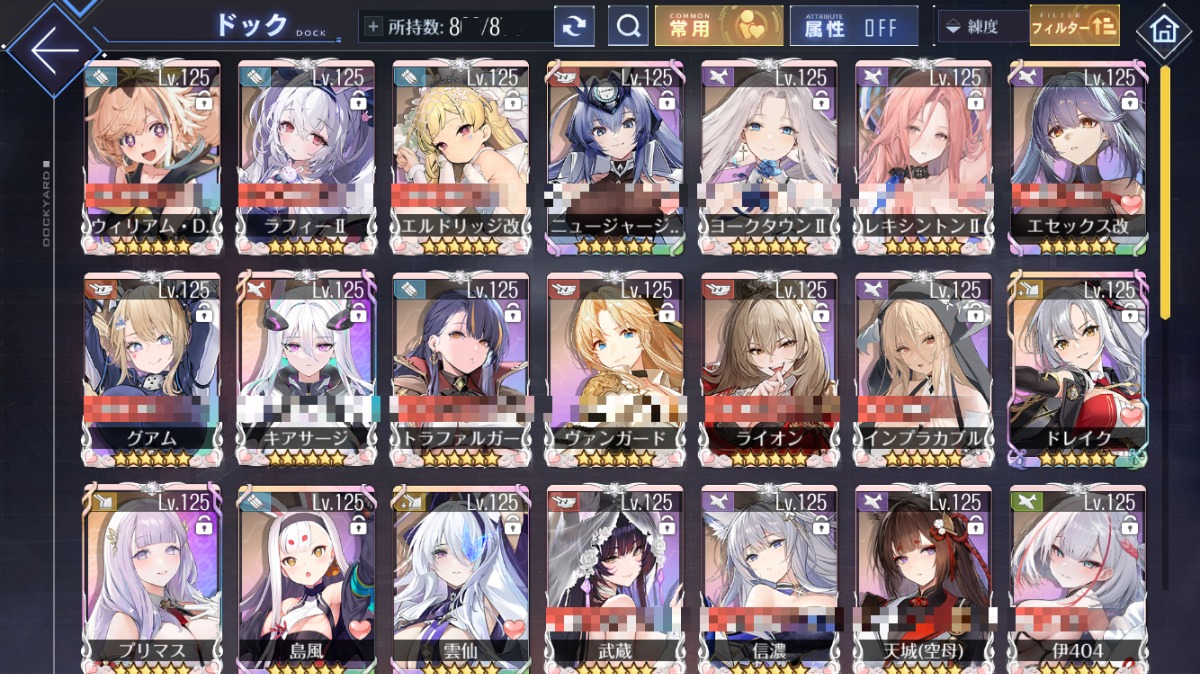Open the magnifying glass search
1200x674 pixels.
click(628, 27)
